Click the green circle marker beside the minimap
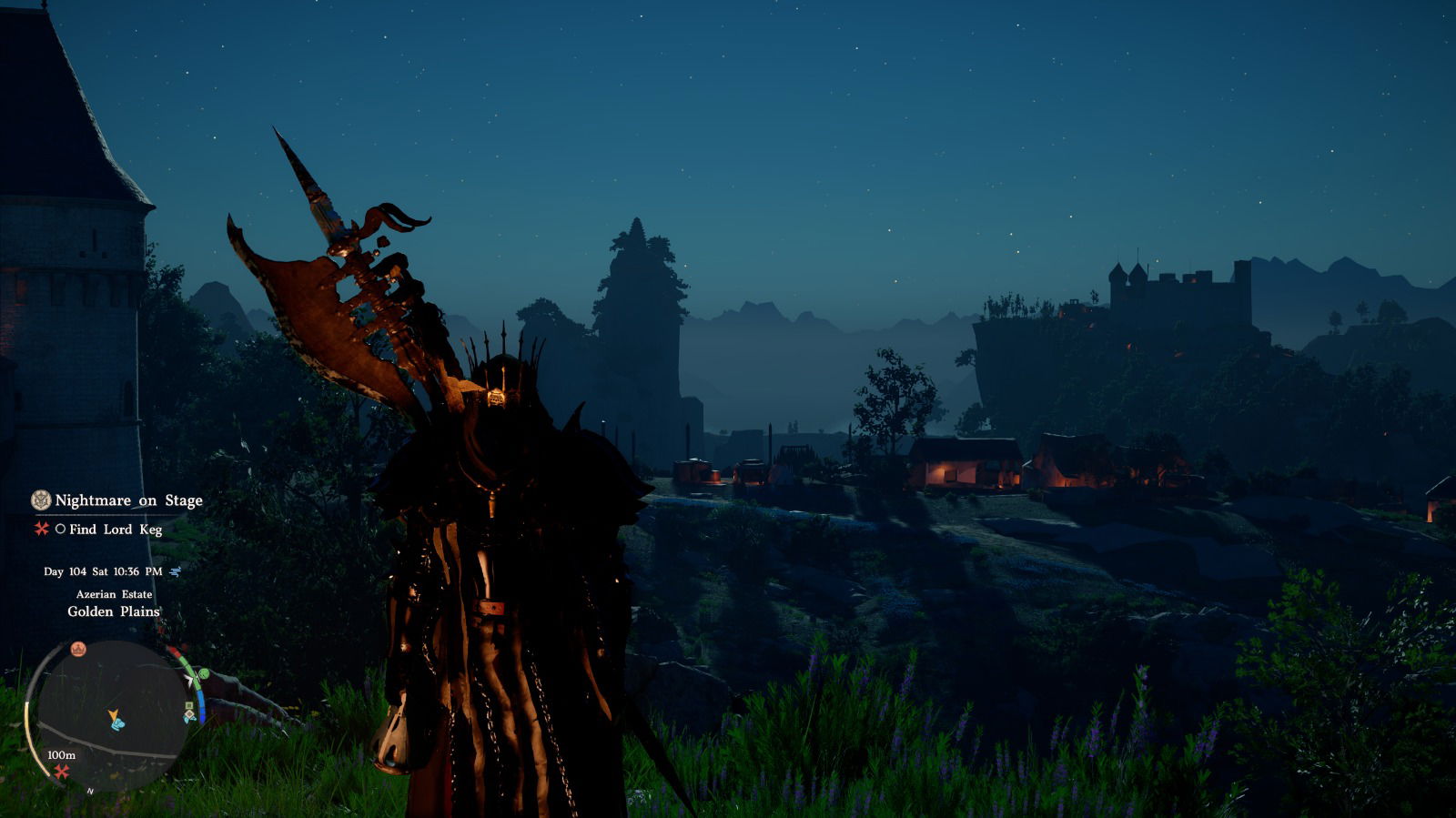This screenshot has width=1456, height=818. click(202, 674)
